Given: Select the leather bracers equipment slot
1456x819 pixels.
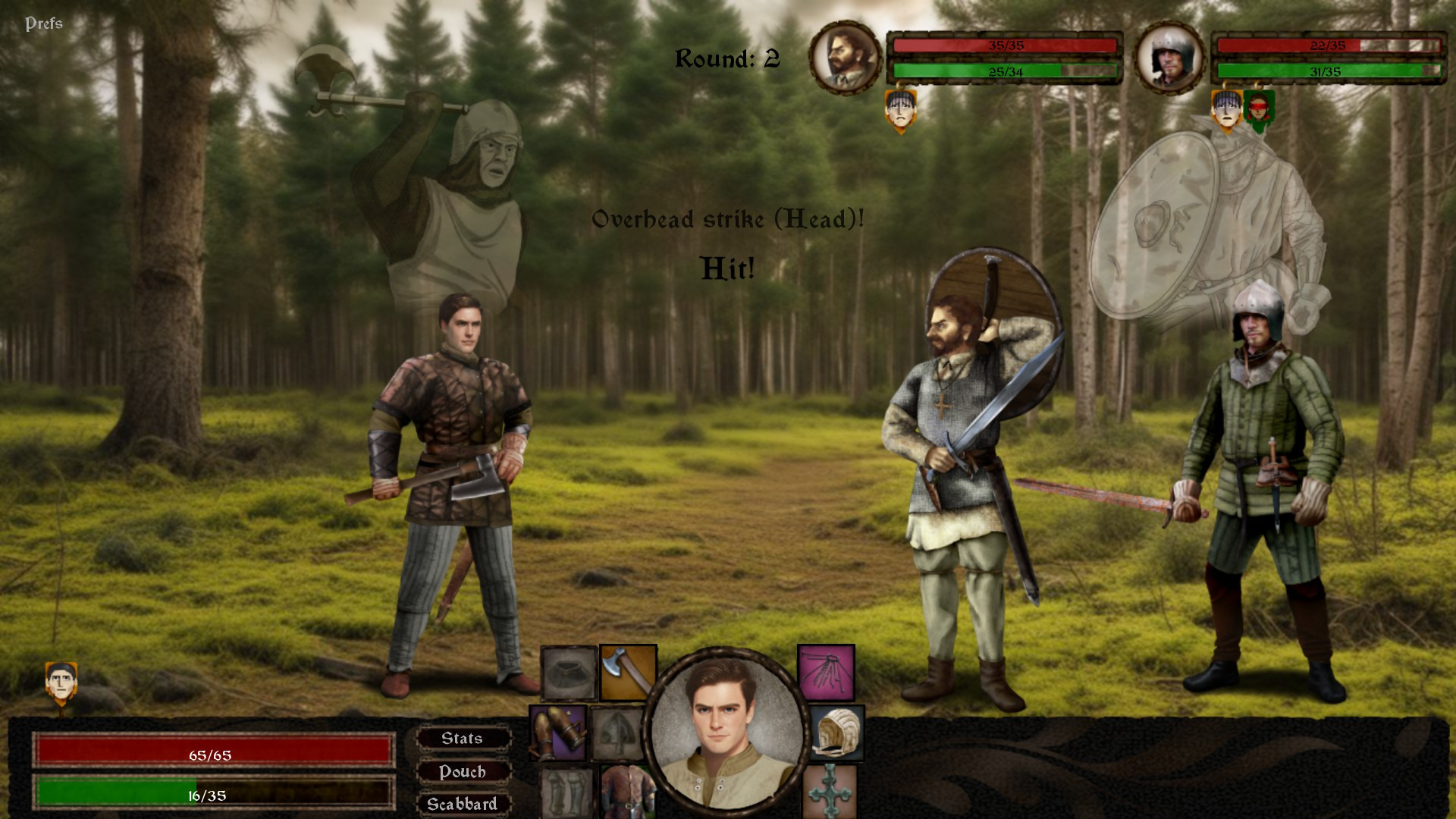Looking at the screenshot, I should tap(558, 733).
